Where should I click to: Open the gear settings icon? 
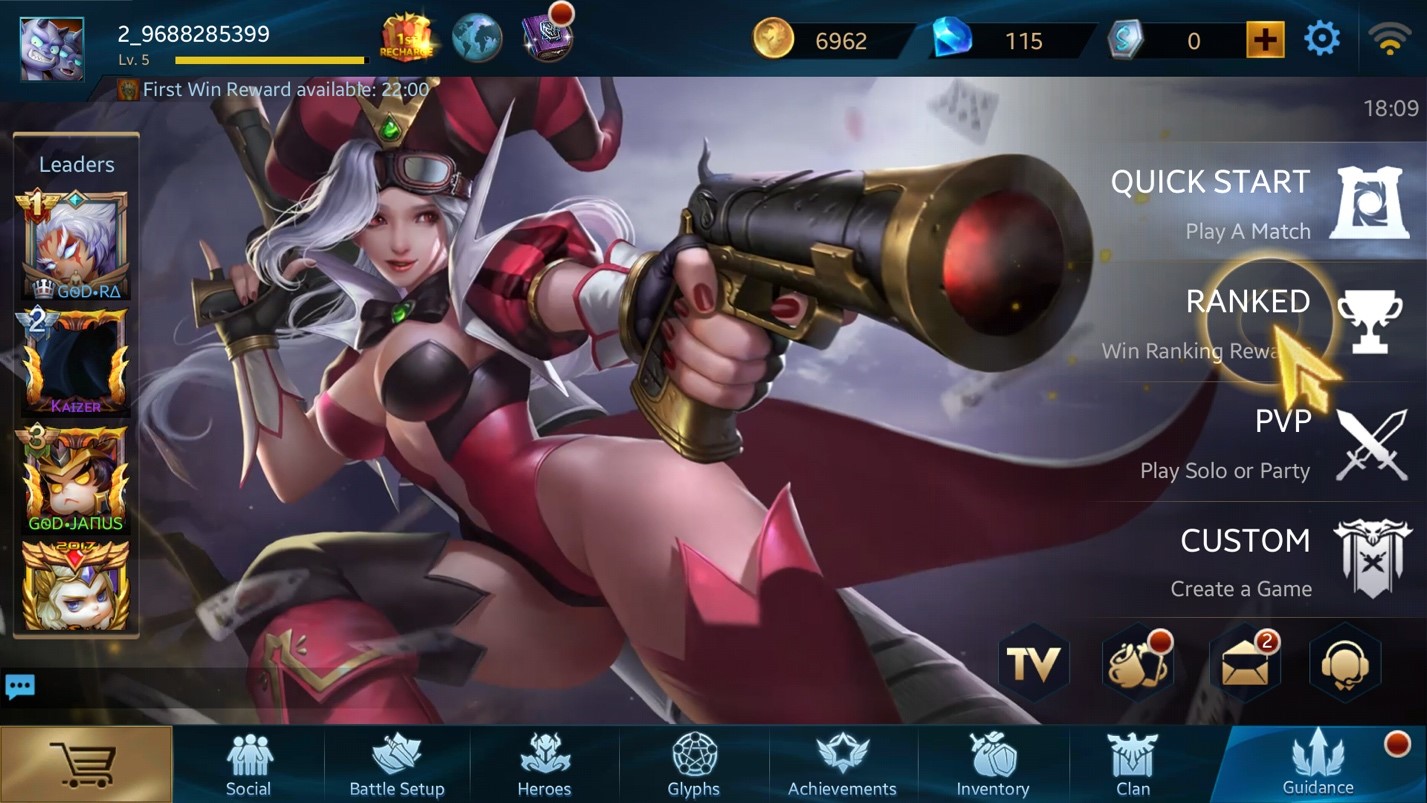click(1322, 40)
